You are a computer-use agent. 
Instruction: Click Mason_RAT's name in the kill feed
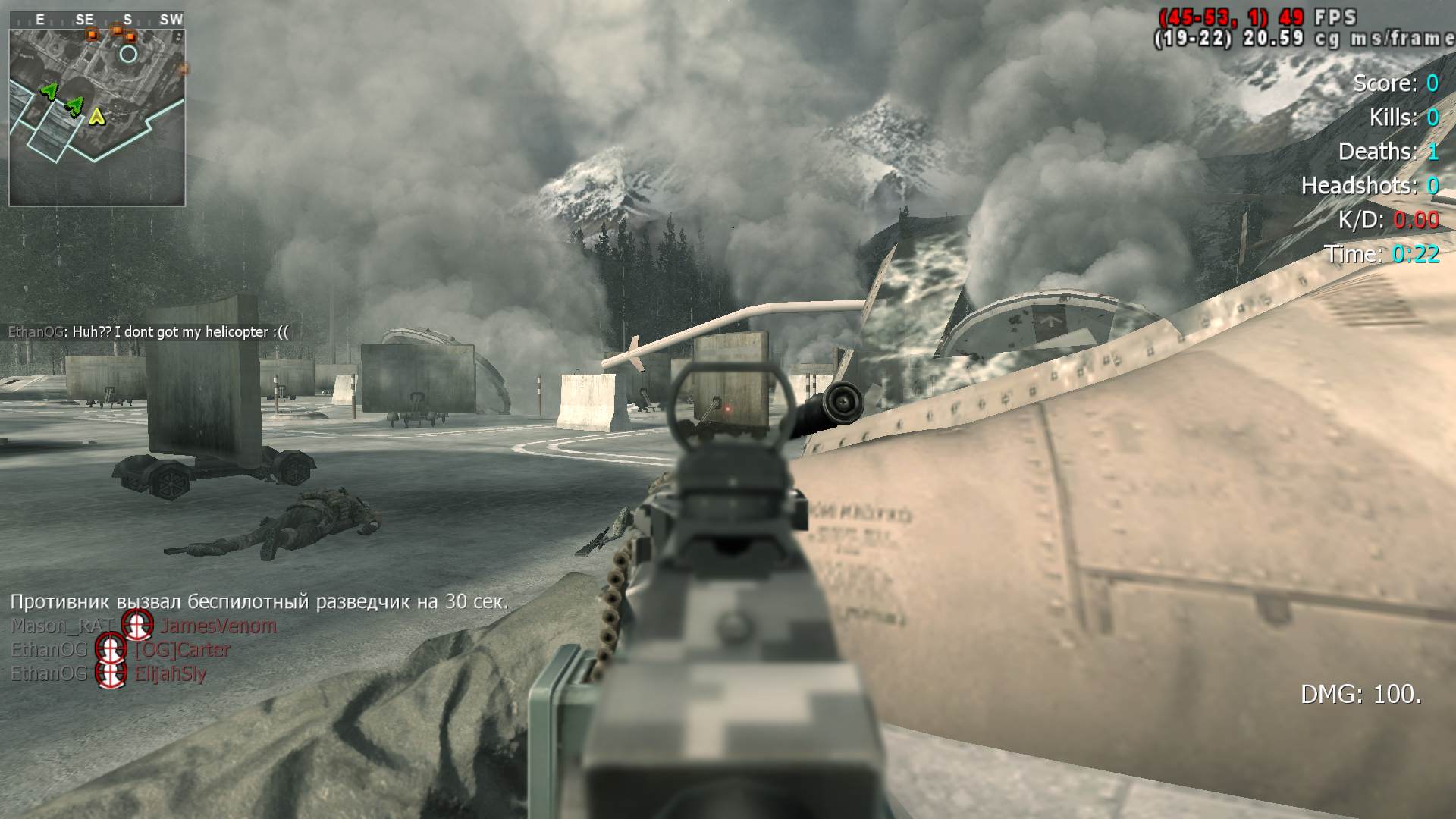click(x=61, y=626)
